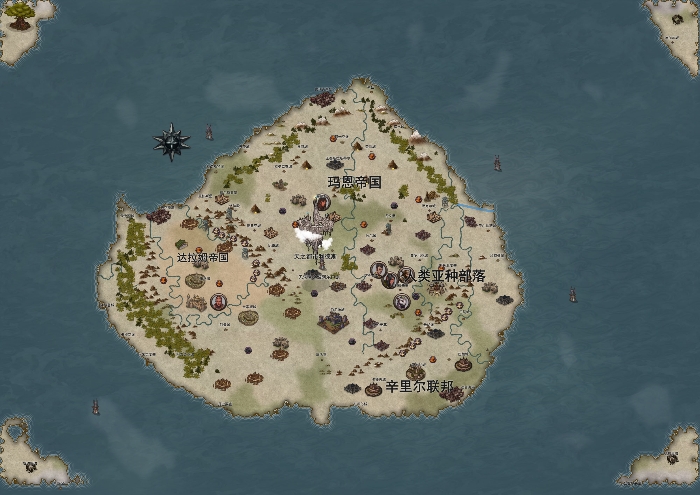Click the black spiked orb marker at sea
This screenshot has height=495, width=700.
click(x=172, y=143)
